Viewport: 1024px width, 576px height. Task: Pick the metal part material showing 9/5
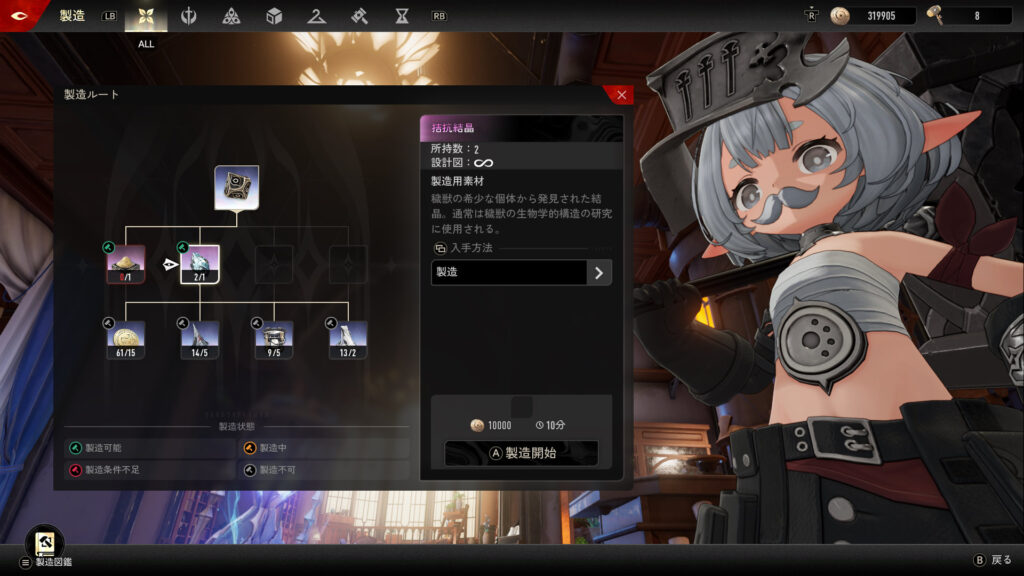(273, 340)
